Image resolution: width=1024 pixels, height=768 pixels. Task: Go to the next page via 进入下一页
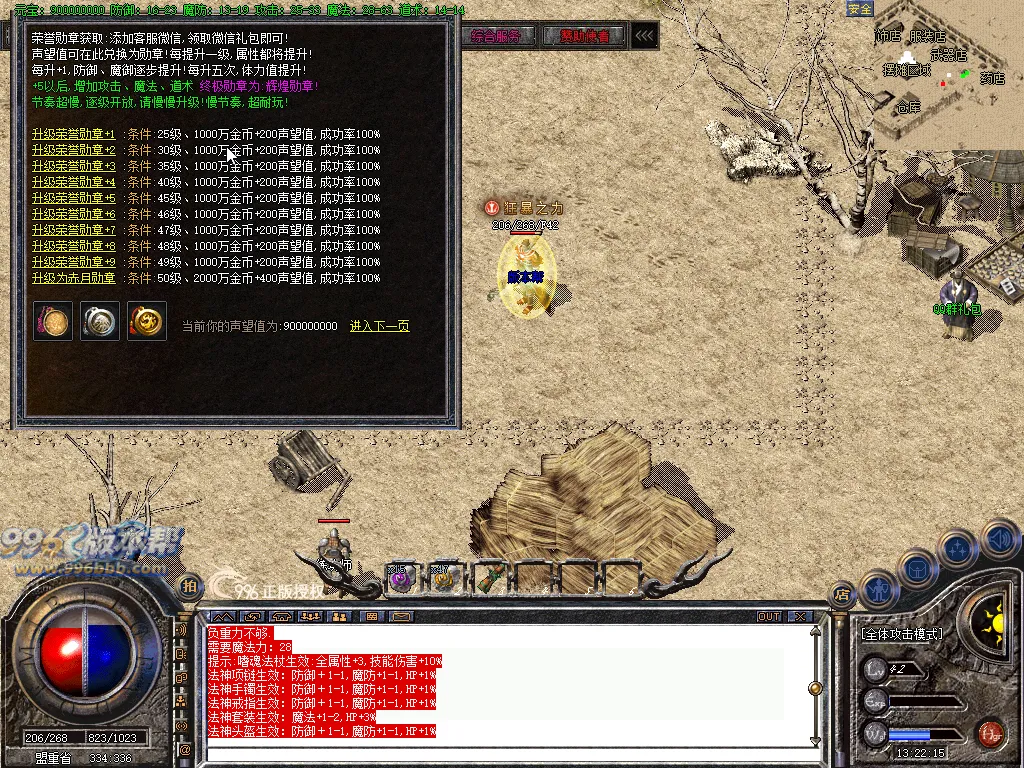coord(379,326)
